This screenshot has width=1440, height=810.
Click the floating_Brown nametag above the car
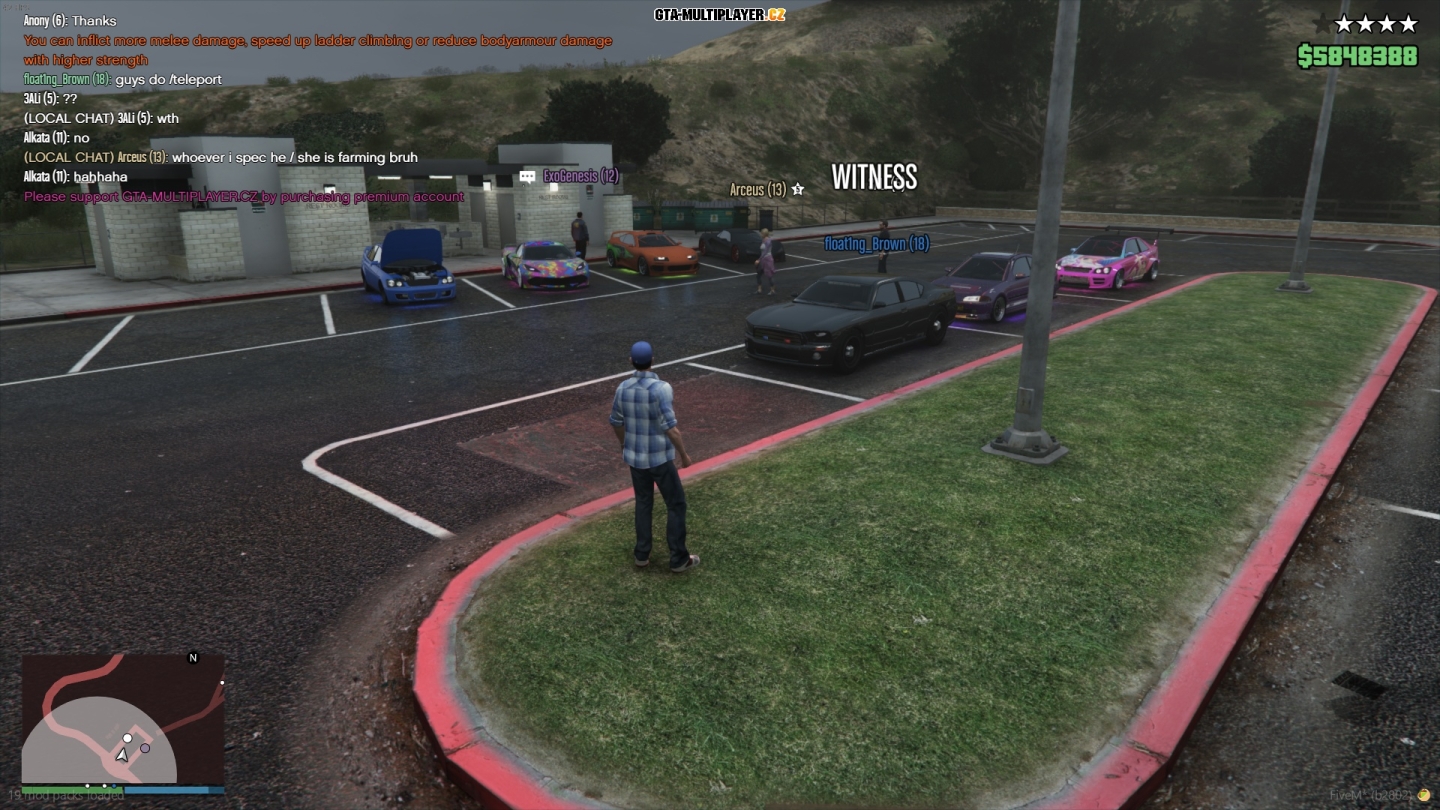click(875, 243)
